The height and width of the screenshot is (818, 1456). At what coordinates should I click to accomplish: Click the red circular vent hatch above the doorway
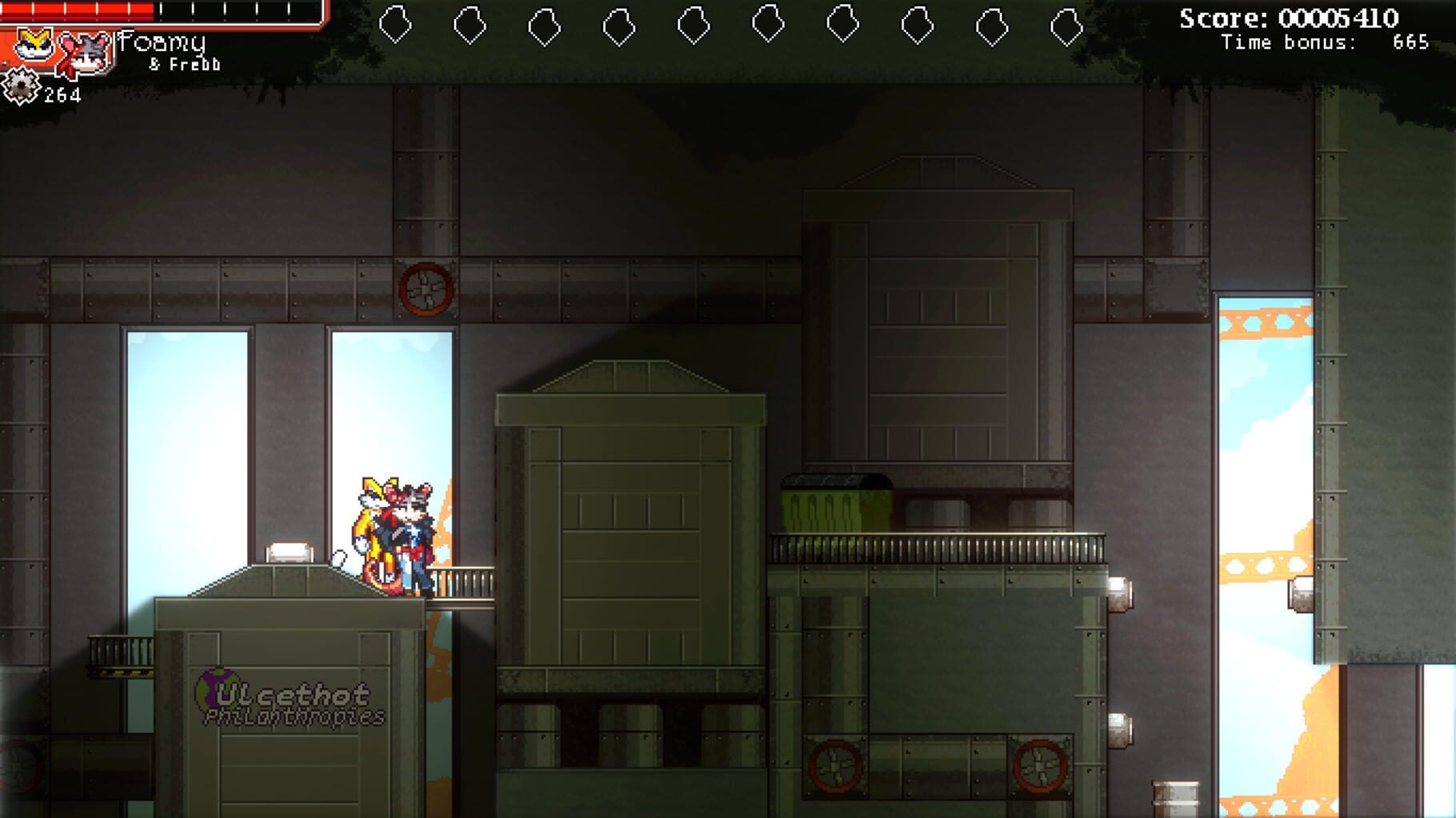pos(426,288)
